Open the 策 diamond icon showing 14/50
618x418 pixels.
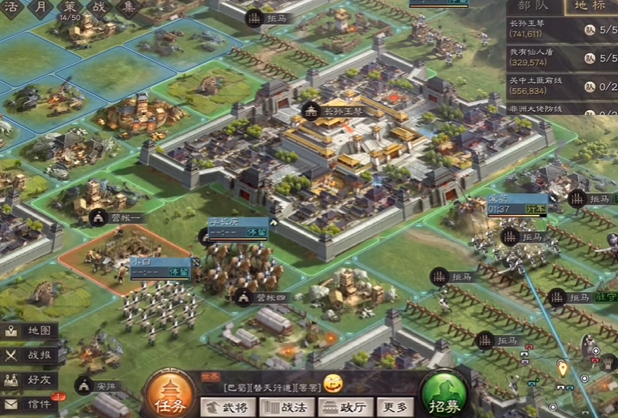tap(70, 10)
